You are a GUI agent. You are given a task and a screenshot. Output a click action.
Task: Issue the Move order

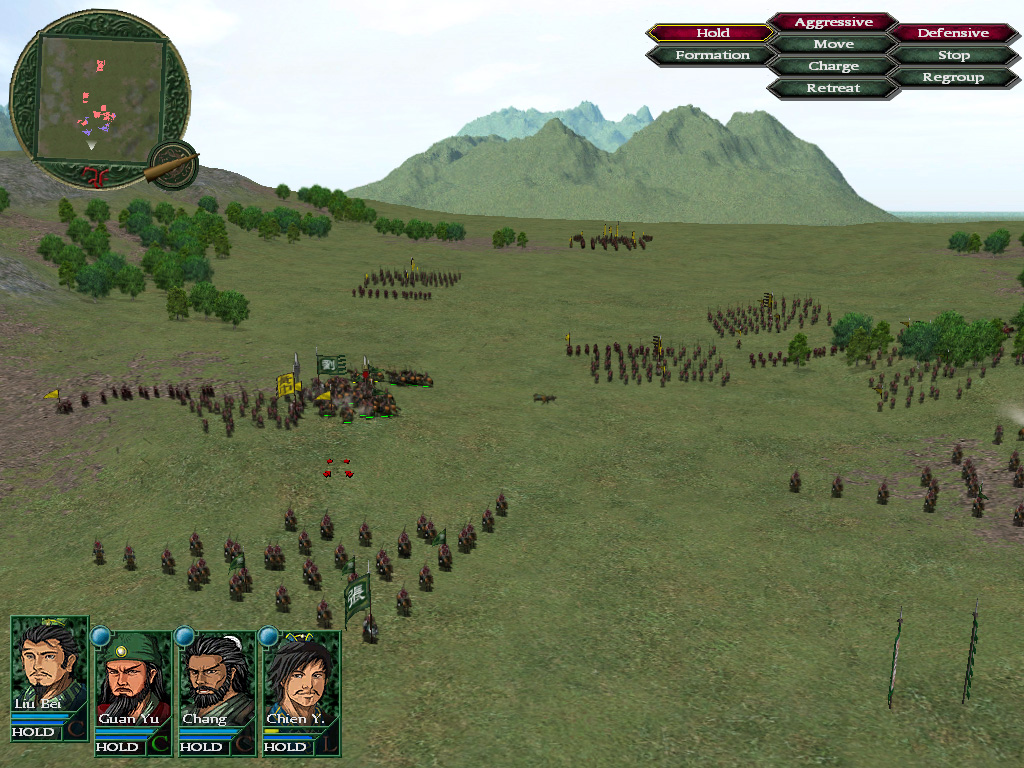[x=833, y=44]
